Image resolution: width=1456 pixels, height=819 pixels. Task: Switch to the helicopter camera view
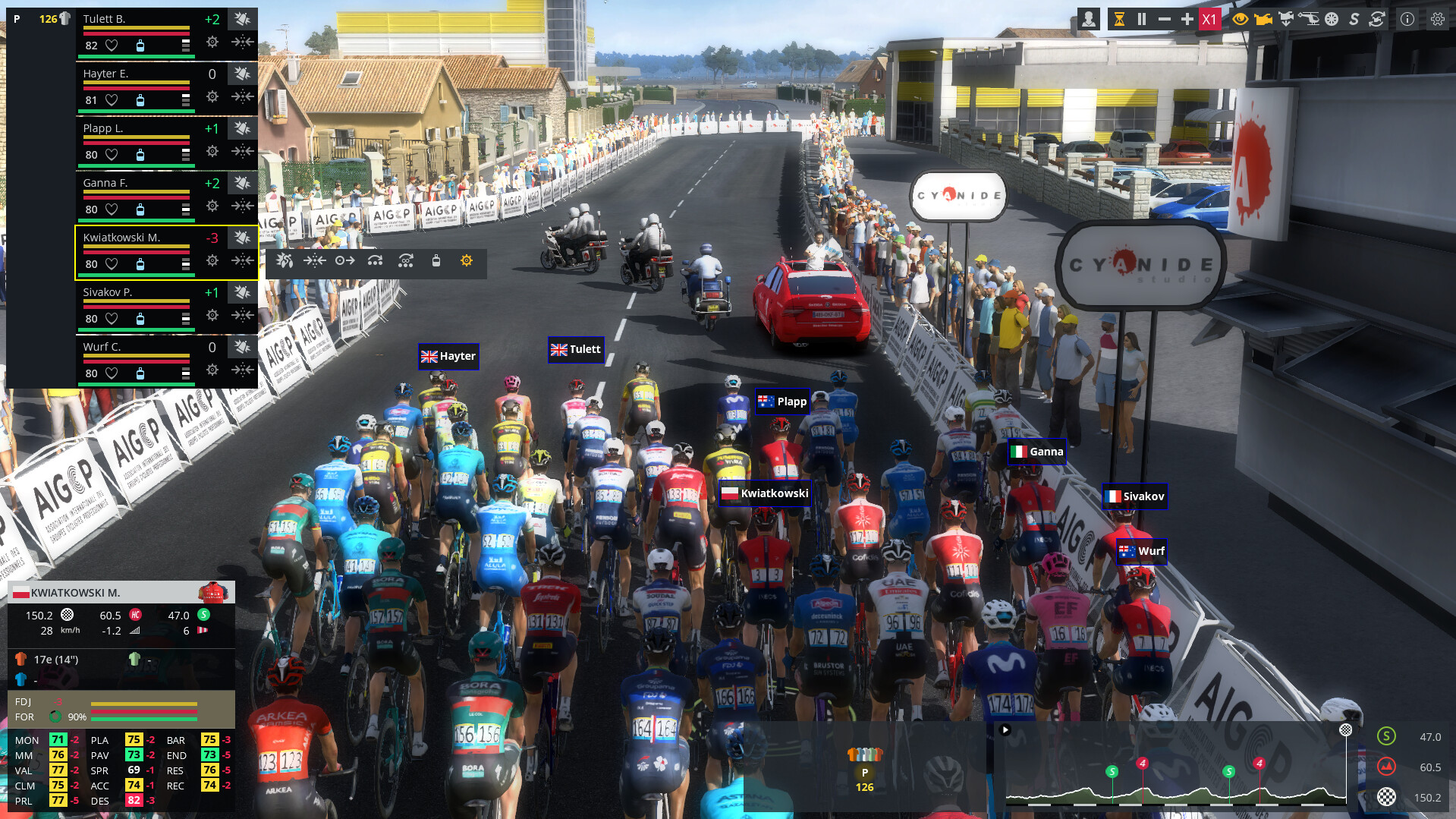coord(1310,18)
